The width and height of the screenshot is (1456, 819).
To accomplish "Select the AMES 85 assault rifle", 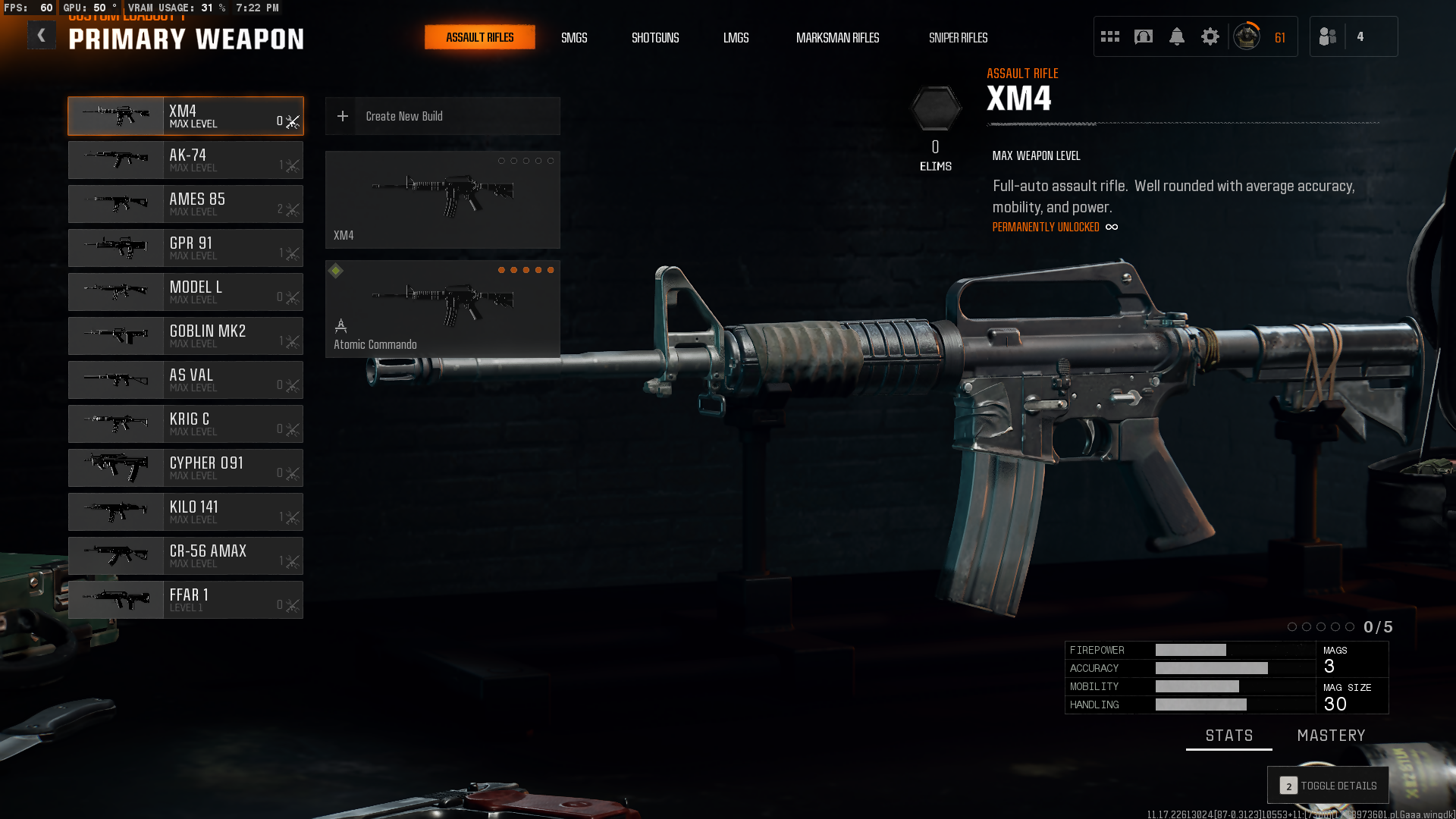I will 186,204.
